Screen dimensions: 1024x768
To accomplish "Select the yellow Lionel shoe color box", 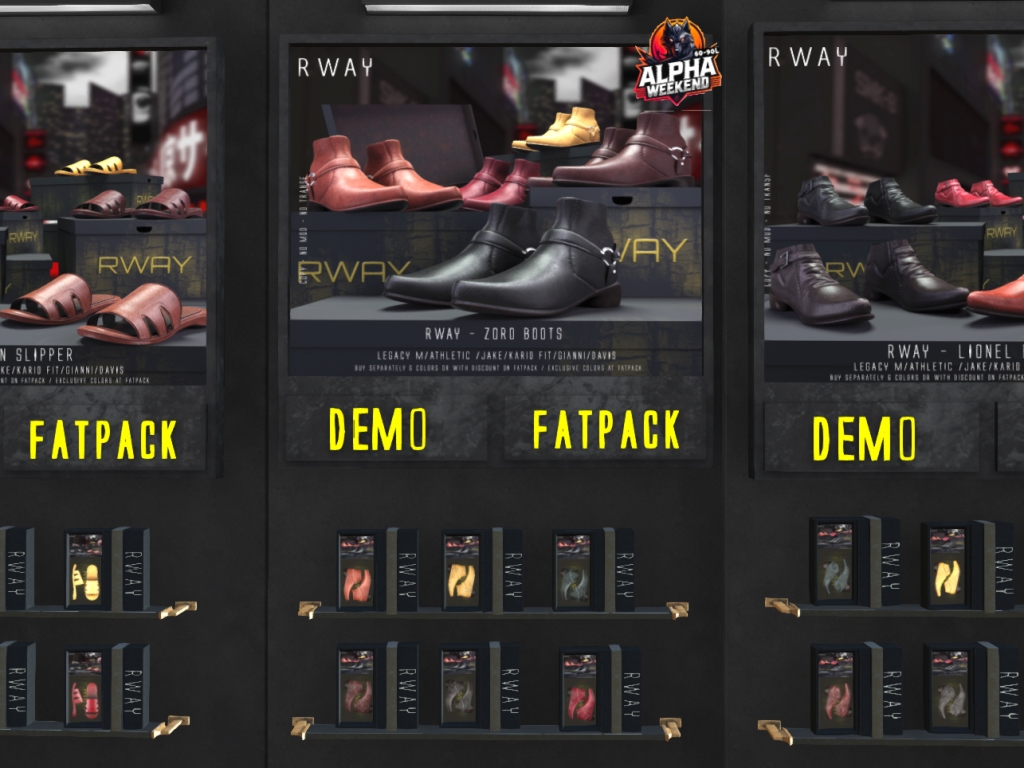I will pos(945,565).
